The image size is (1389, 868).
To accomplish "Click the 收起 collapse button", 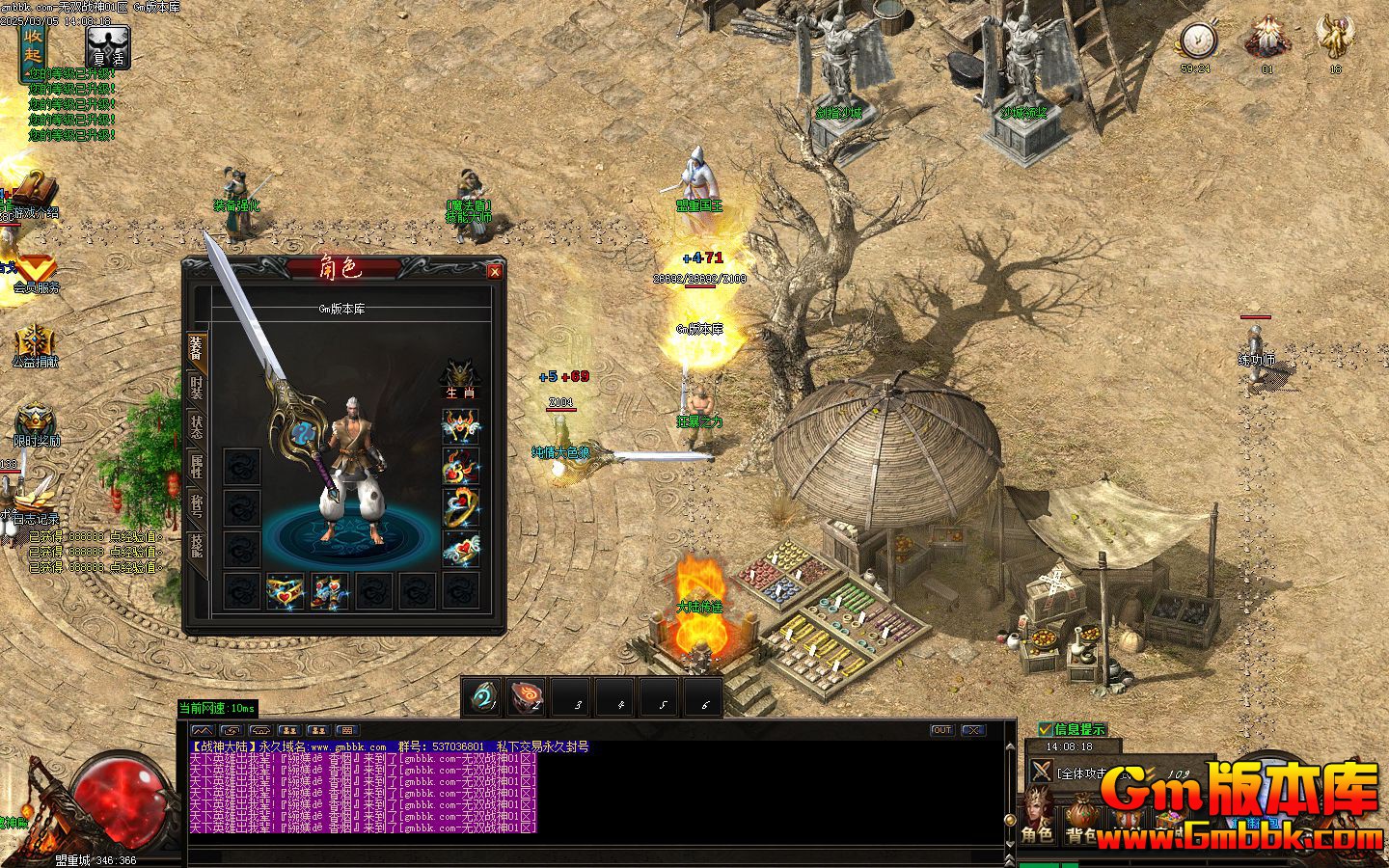I will pyautogui.click(x=34, y=44).
